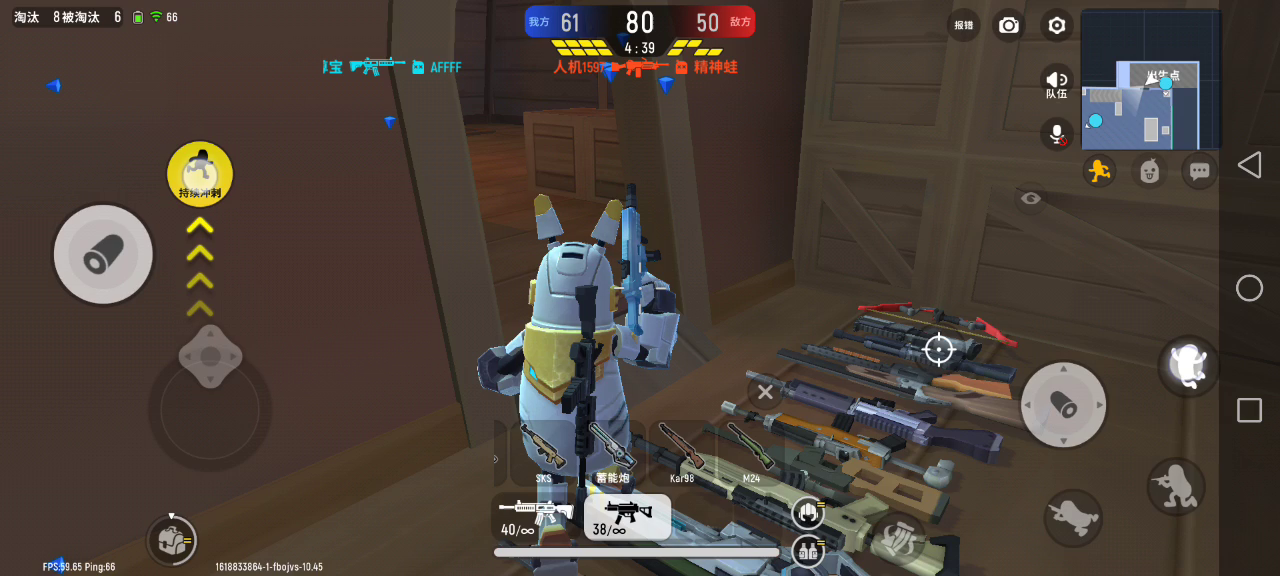
Task: Tap the 报错 report button
Action: point(963,26)
